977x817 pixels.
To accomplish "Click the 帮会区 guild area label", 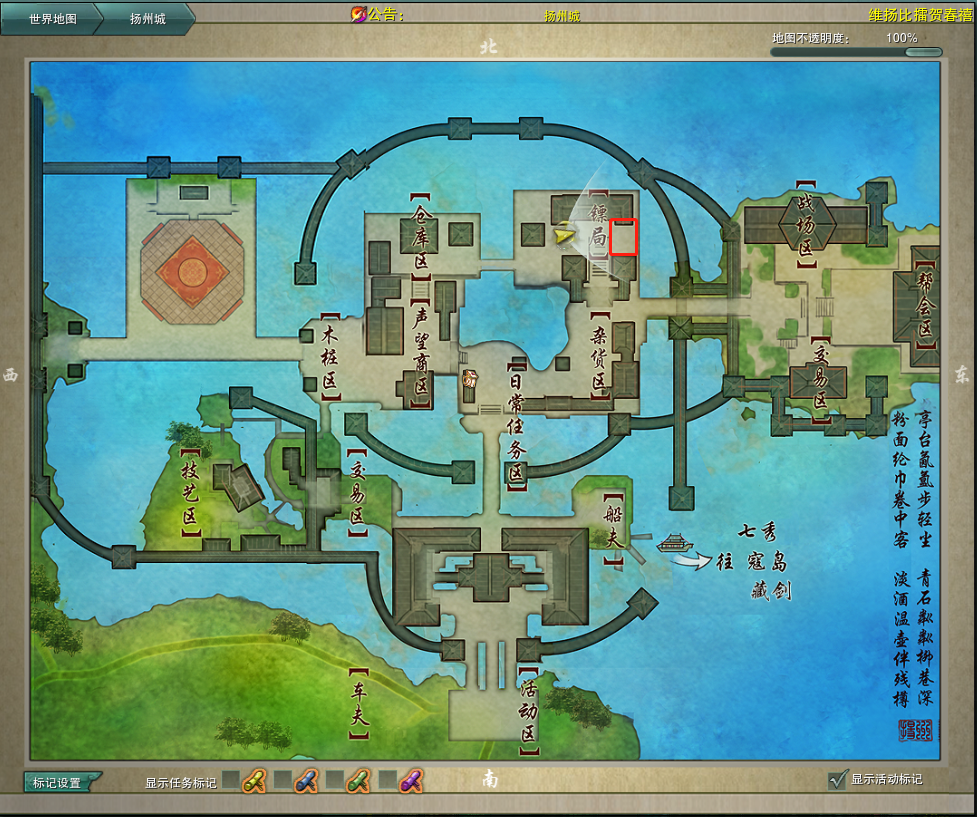I will pos(925,305).
